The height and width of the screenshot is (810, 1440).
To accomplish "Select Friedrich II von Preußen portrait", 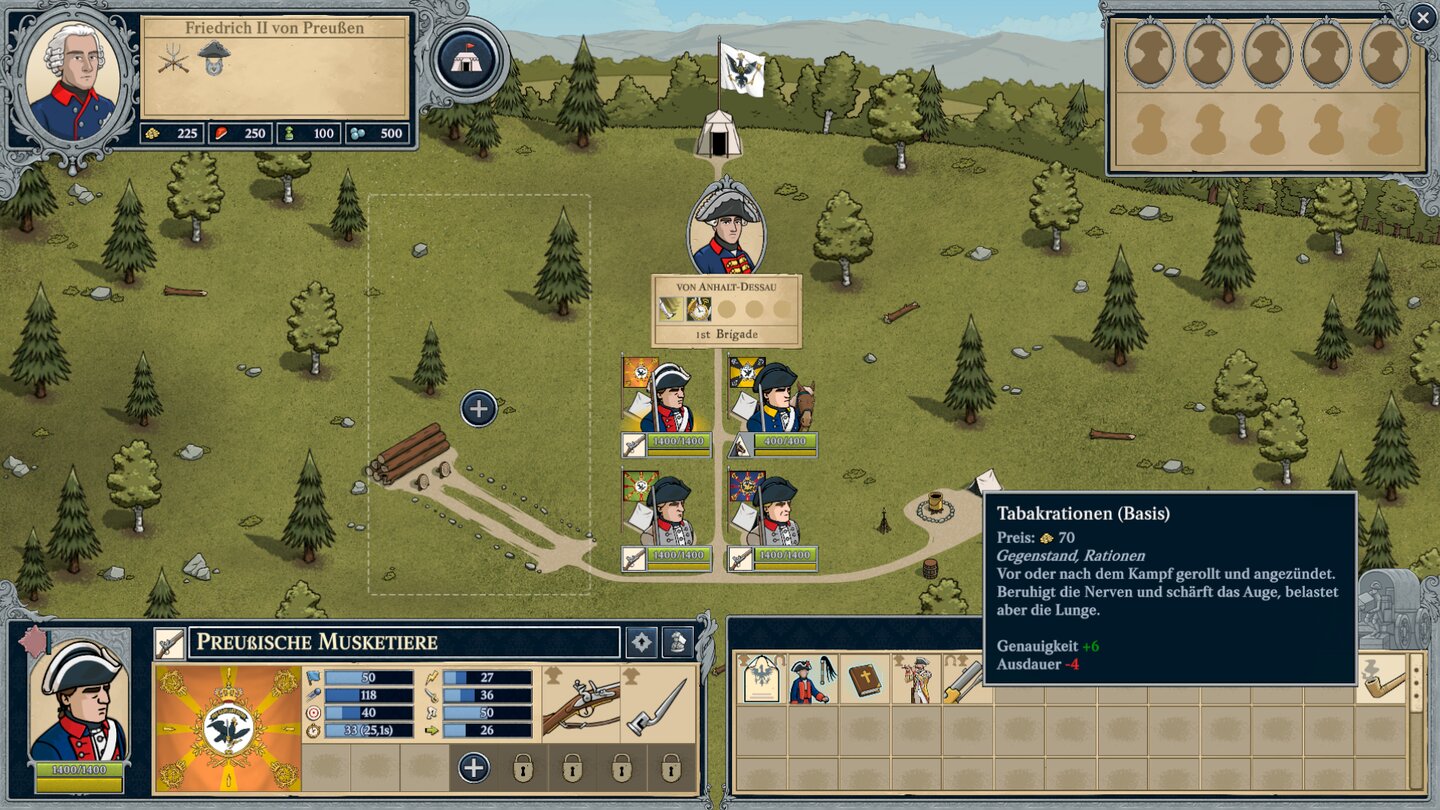I will 71,81.
